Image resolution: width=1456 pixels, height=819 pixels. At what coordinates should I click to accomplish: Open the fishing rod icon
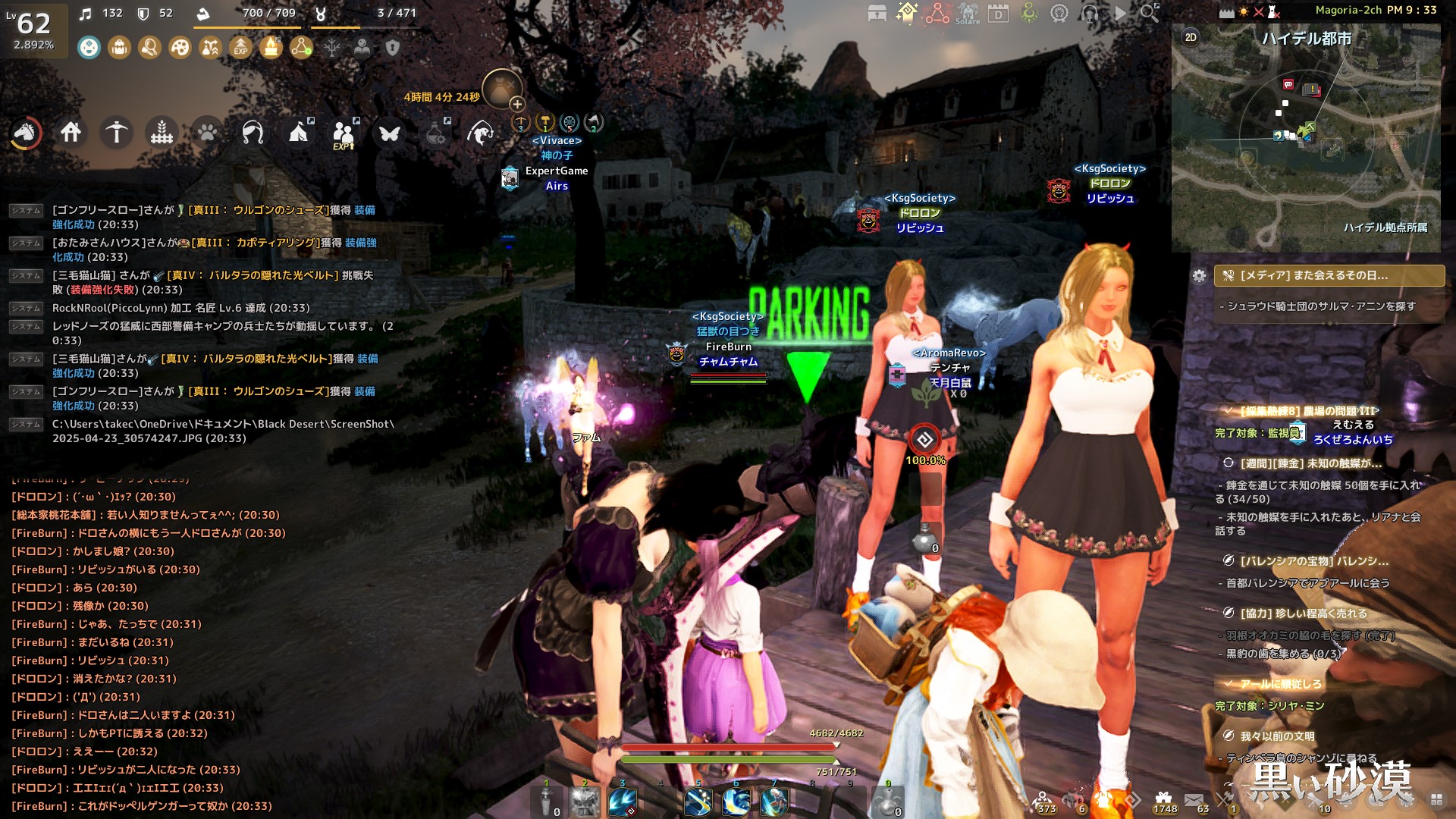253,133
